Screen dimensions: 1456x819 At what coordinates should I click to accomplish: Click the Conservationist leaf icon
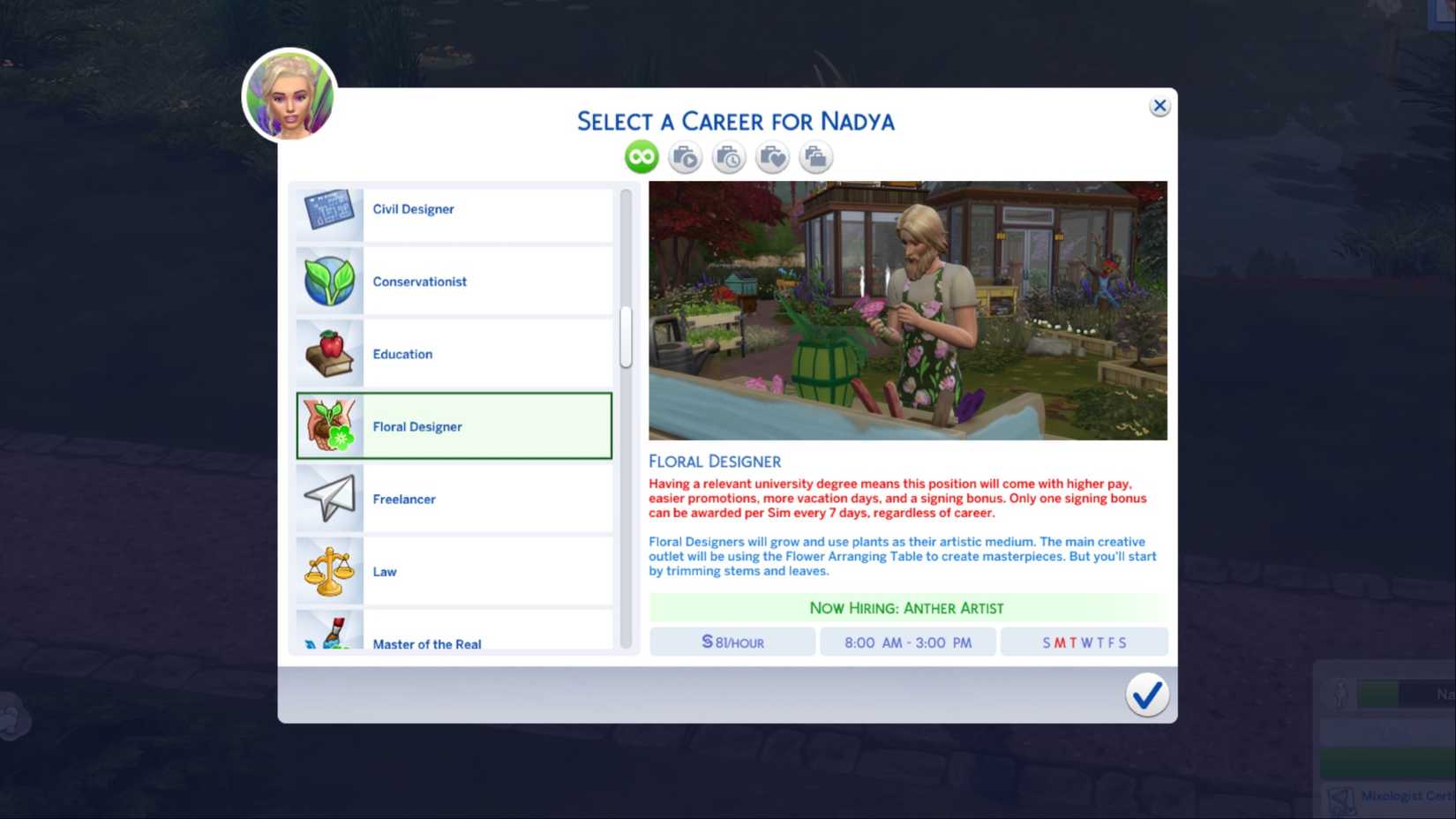[327, 281]
